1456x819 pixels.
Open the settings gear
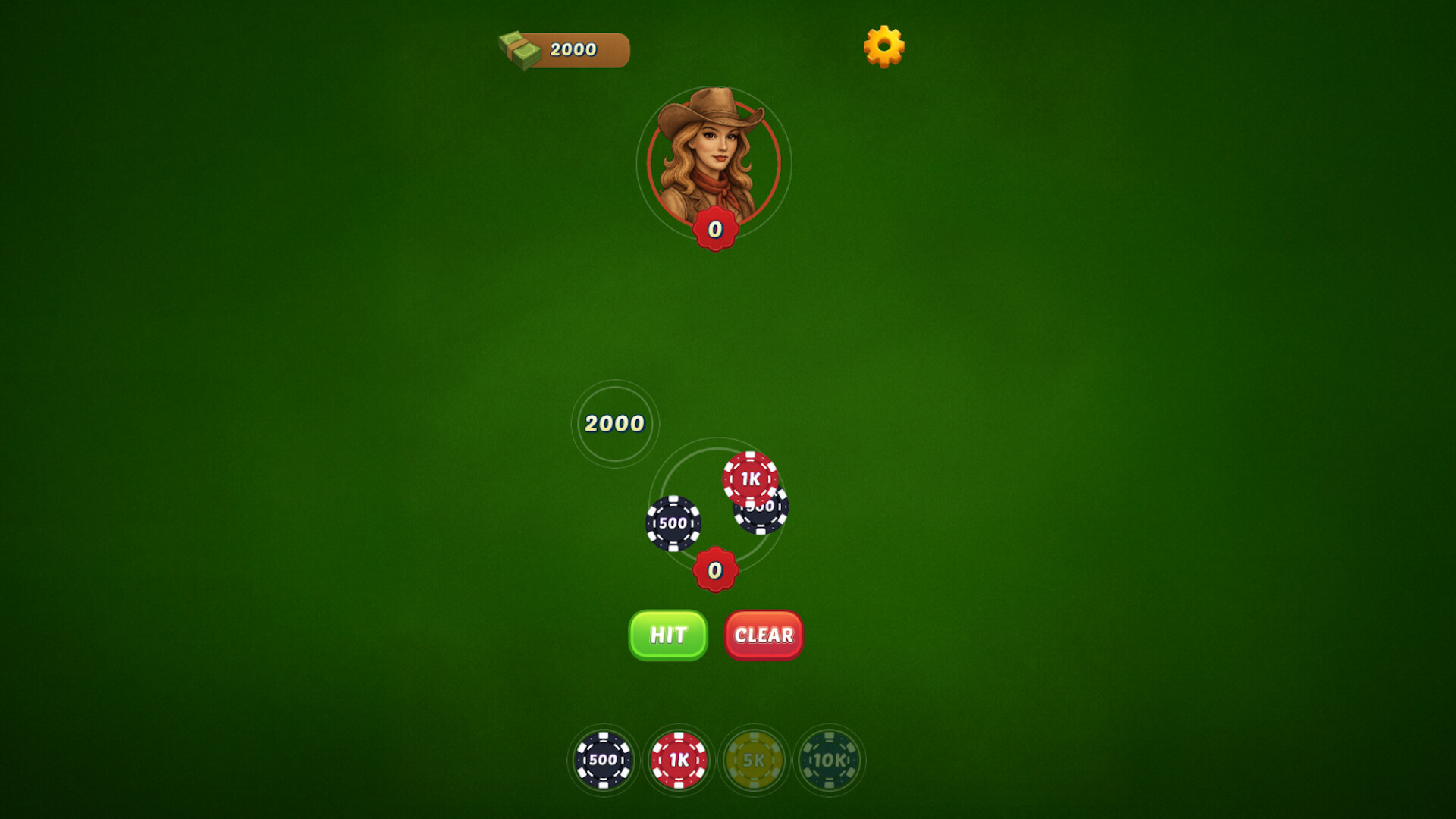[x=883, y=47]
